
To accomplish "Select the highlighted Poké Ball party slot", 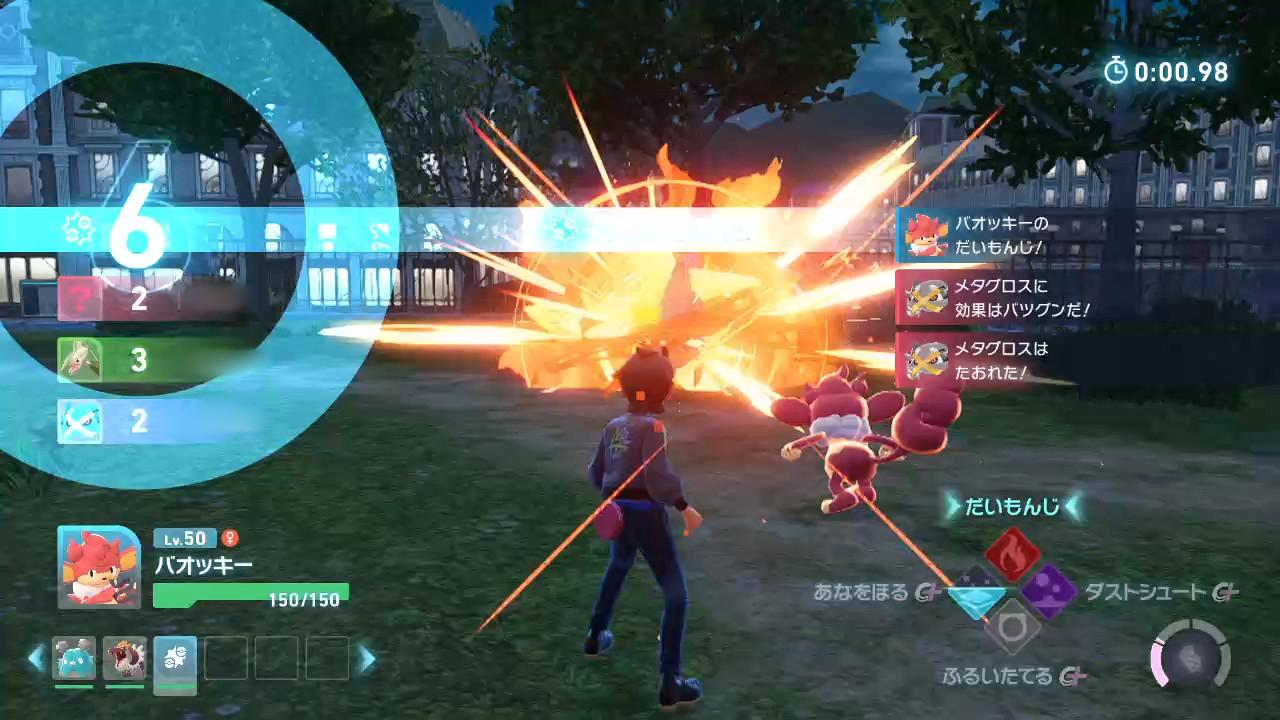I will (175, 660).
